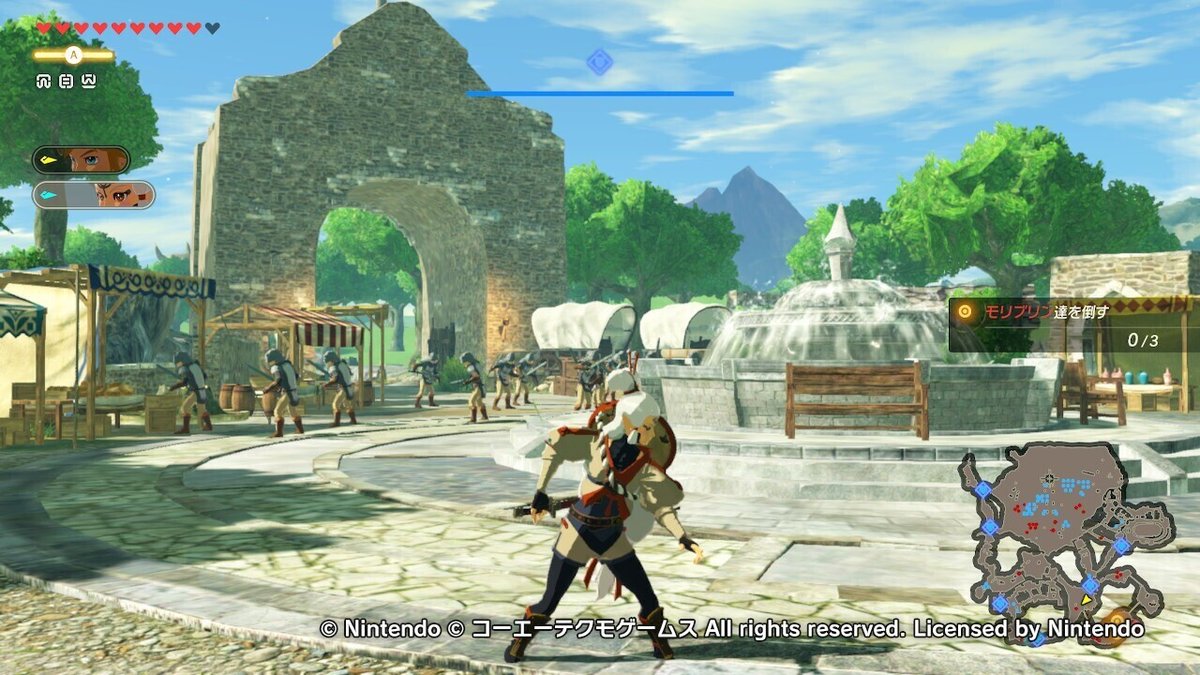Switch to Impa's character portrait
The image size is (1200, 675).
[x=95, y=194]
